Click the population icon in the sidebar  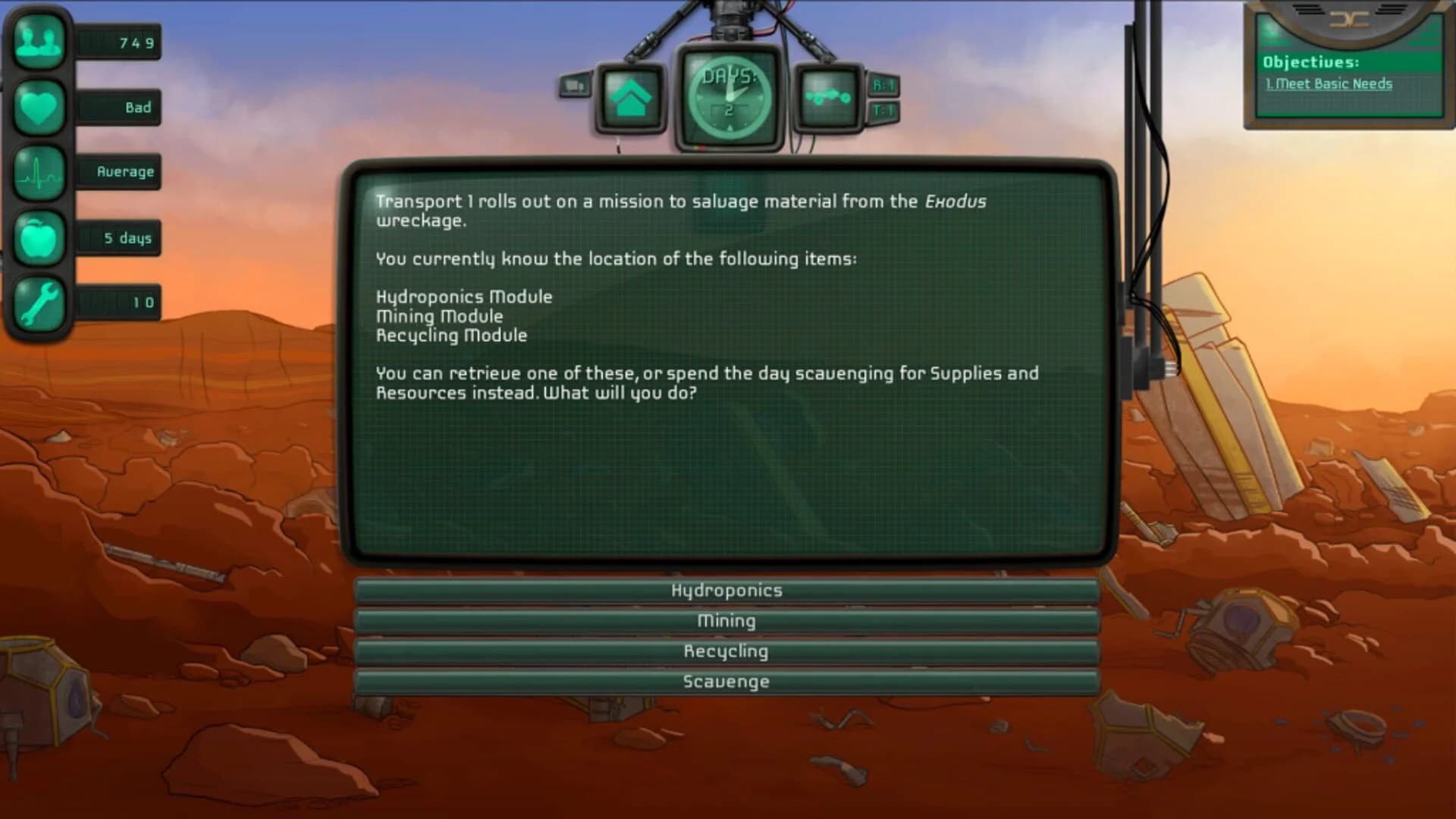click(38, 42)
